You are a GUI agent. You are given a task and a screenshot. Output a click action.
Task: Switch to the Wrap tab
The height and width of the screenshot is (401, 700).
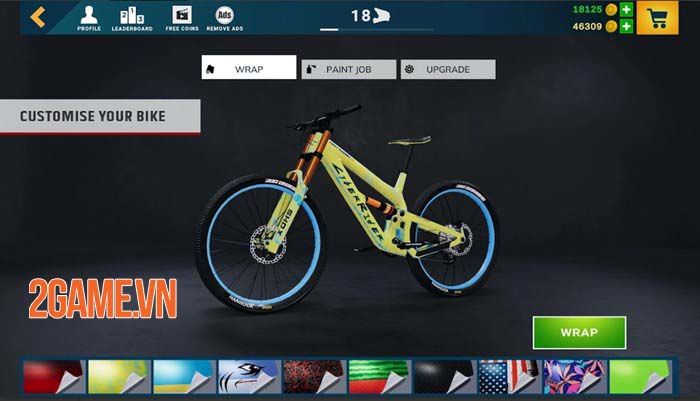[249, 69]
